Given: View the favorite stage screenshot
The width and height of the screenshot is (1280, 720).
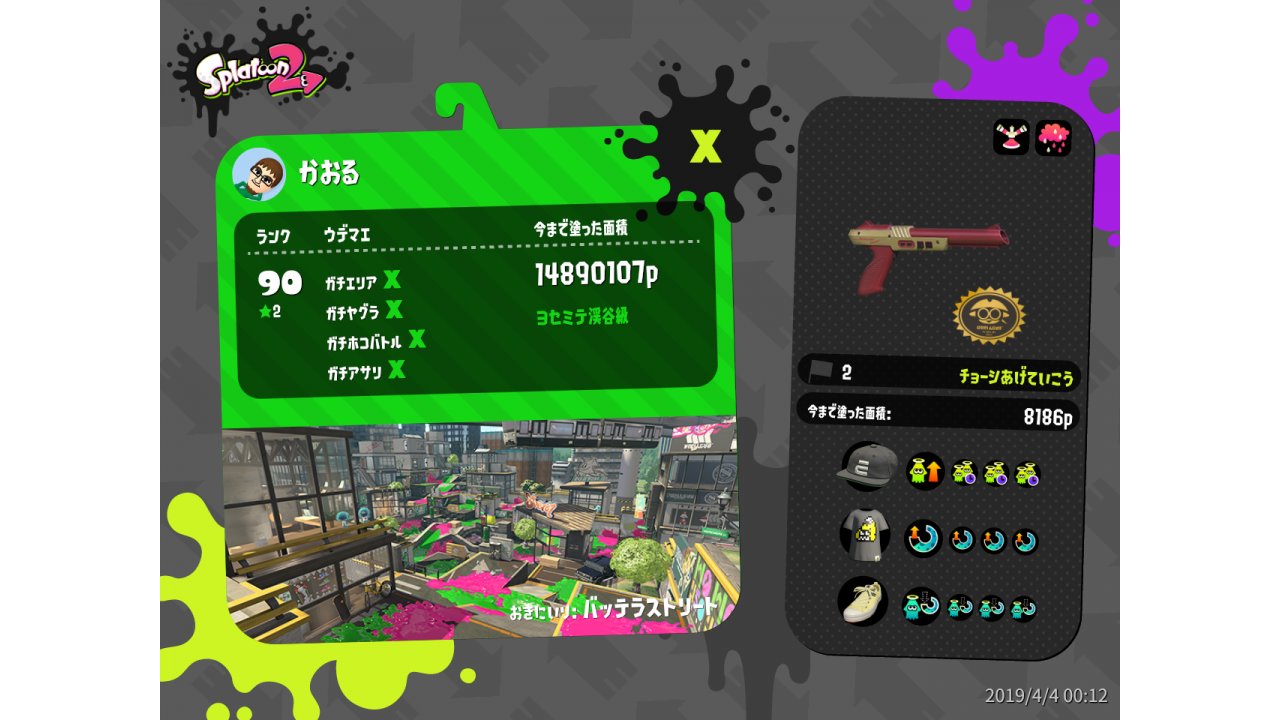Looking at the screenshot, I should [x=478, y=525].
